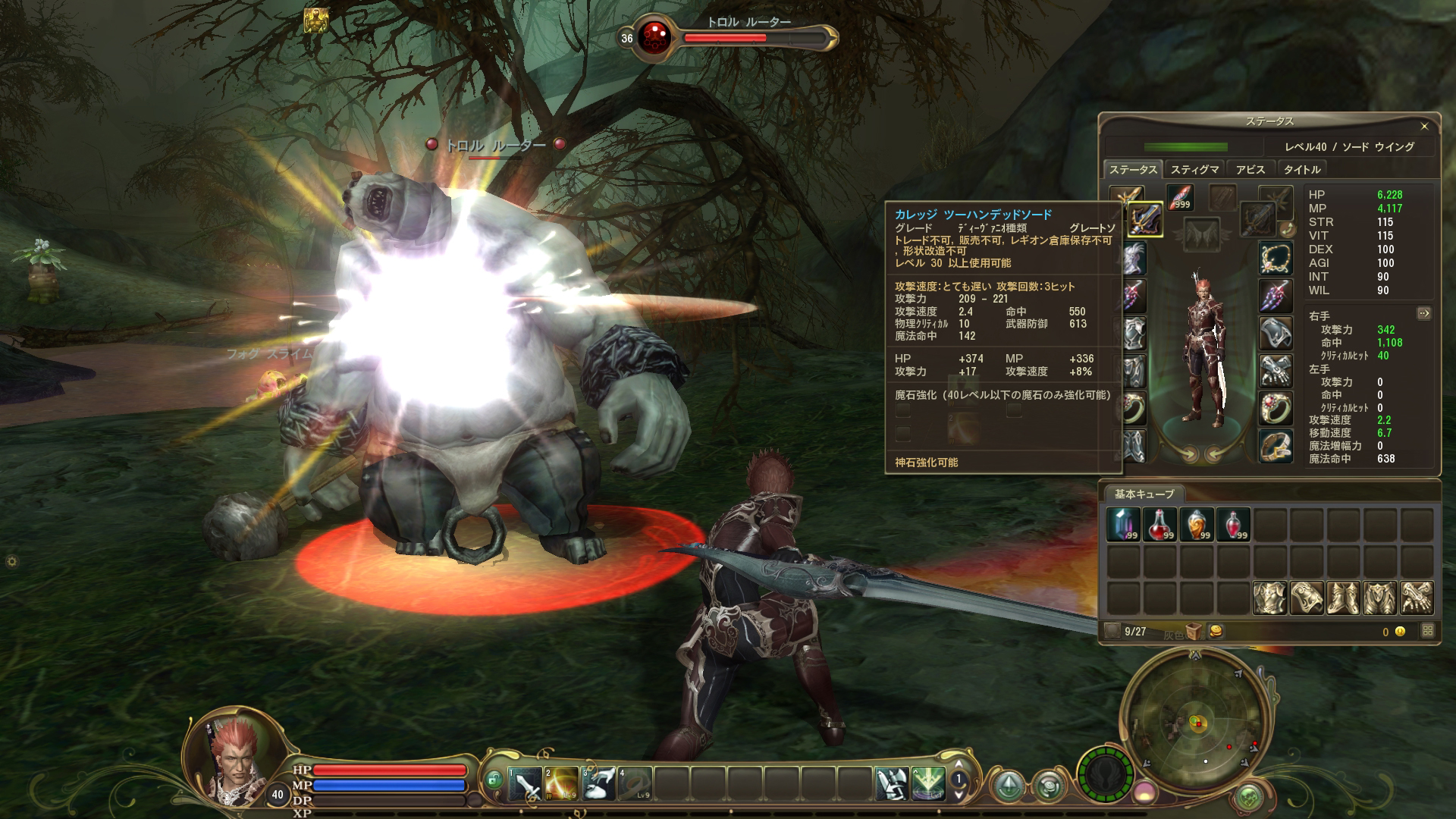The image size is (1456, 819).
Task: Click the red feather item with 999 count
Action: (1180, 198)
